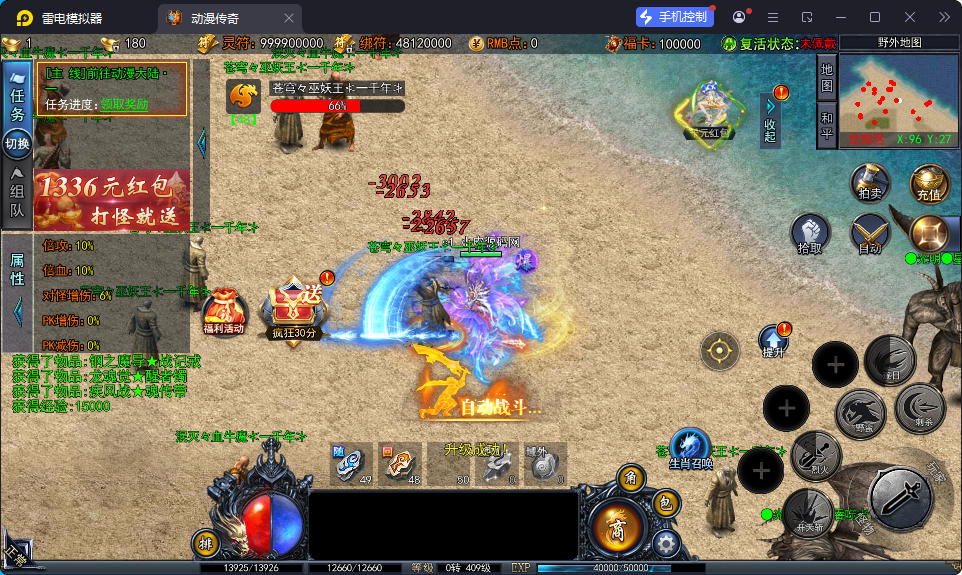The width and height of the screenshot is (962, 575).
Task: Open the 包 bag button
Action: click(x=664, y=505)
